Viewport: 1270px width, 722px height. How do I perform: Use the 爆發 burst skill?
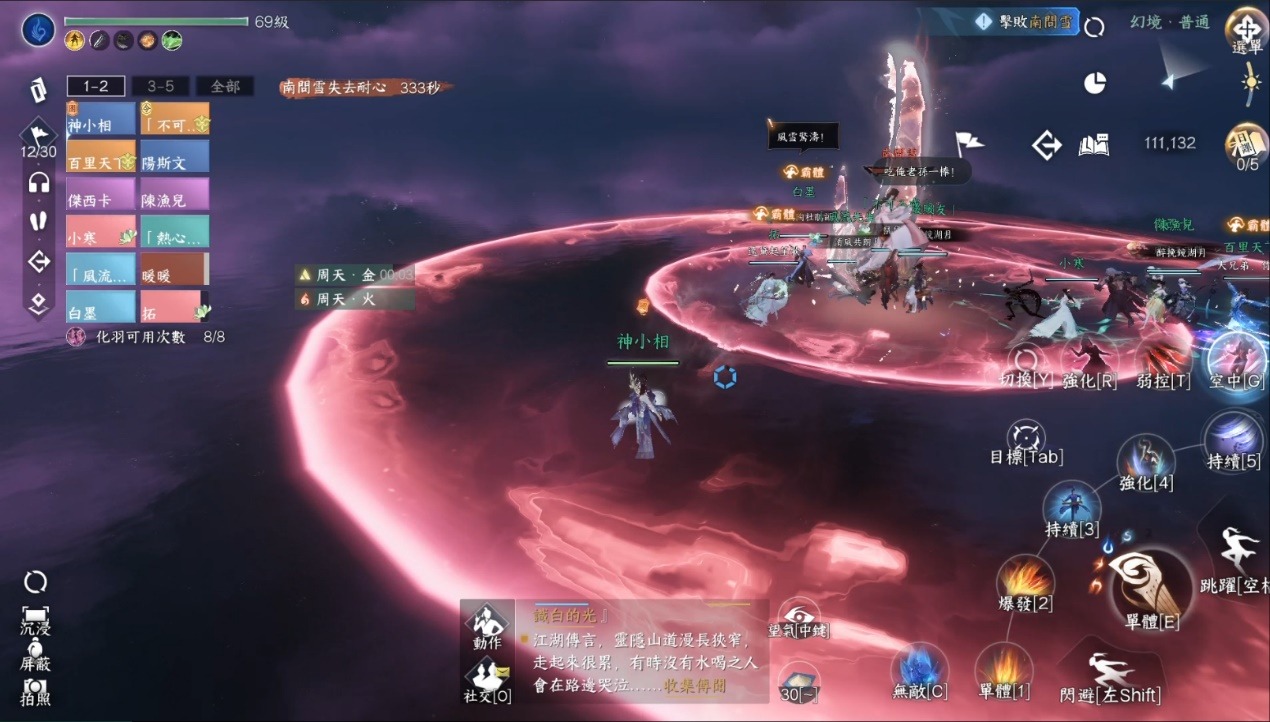pos(1025,583)
